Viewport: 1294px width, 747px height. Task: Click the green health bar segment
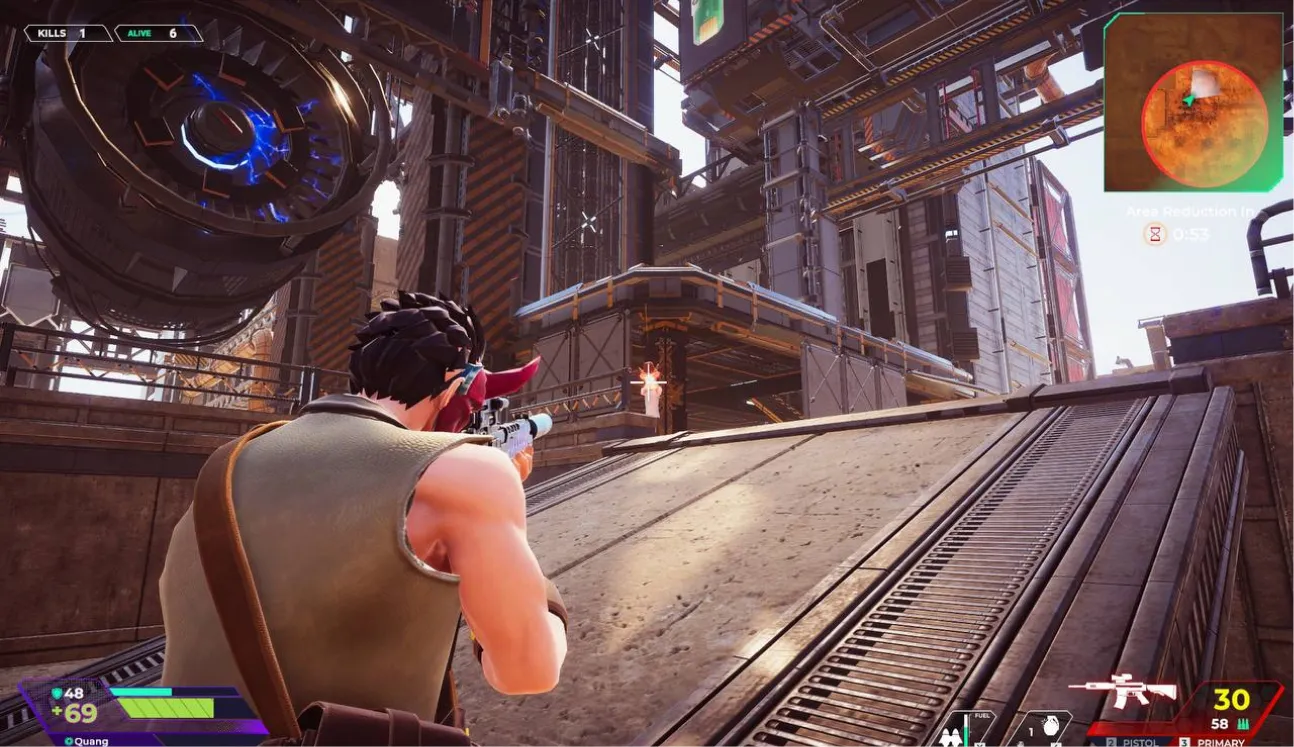click(x=167, y=708)
